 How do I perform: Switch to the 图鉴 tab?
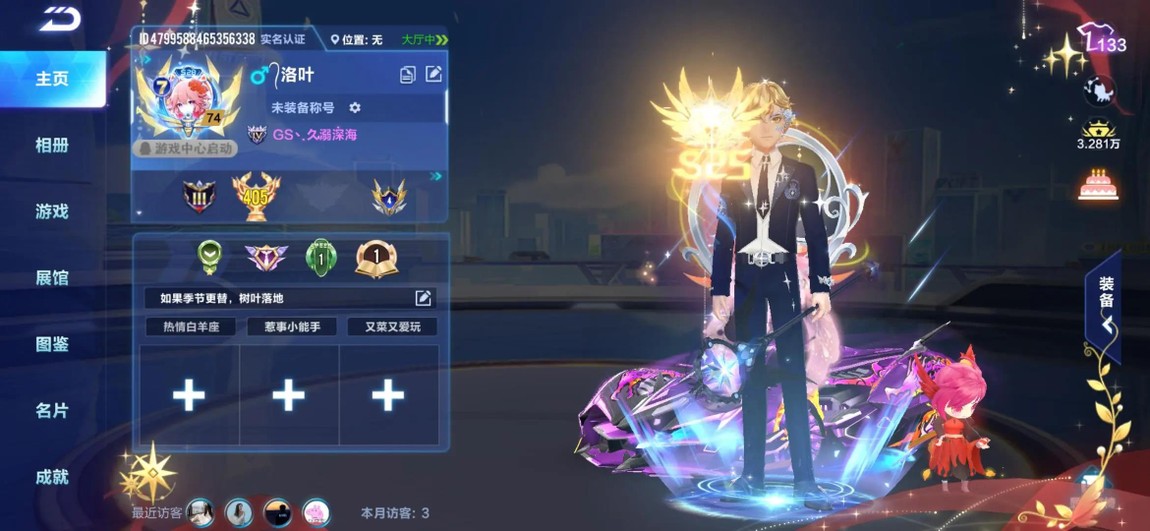[52, 344]
